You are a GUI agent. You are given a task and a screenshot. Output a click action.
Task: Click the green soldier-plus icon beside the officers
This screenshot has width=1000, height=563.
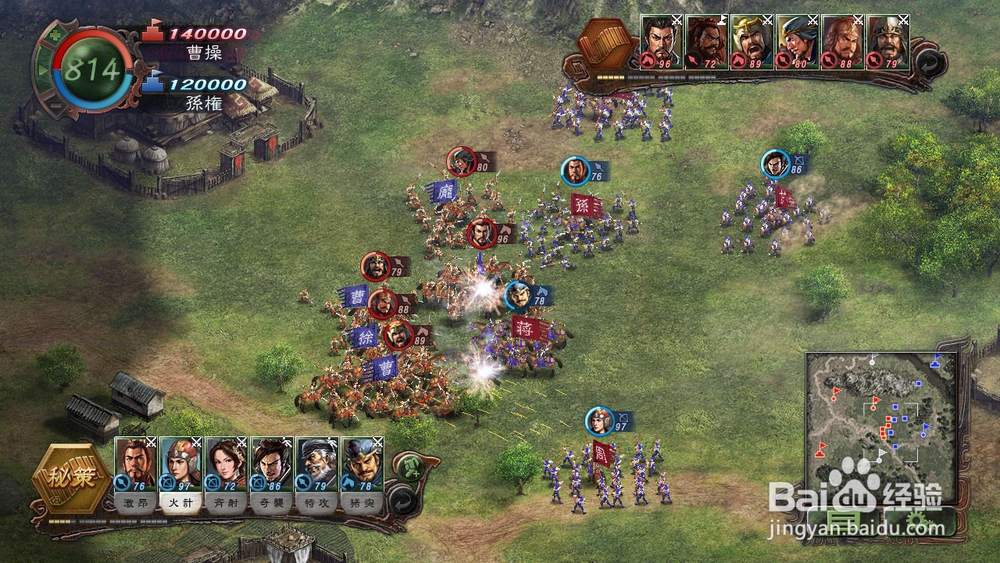tap(410, 466)
